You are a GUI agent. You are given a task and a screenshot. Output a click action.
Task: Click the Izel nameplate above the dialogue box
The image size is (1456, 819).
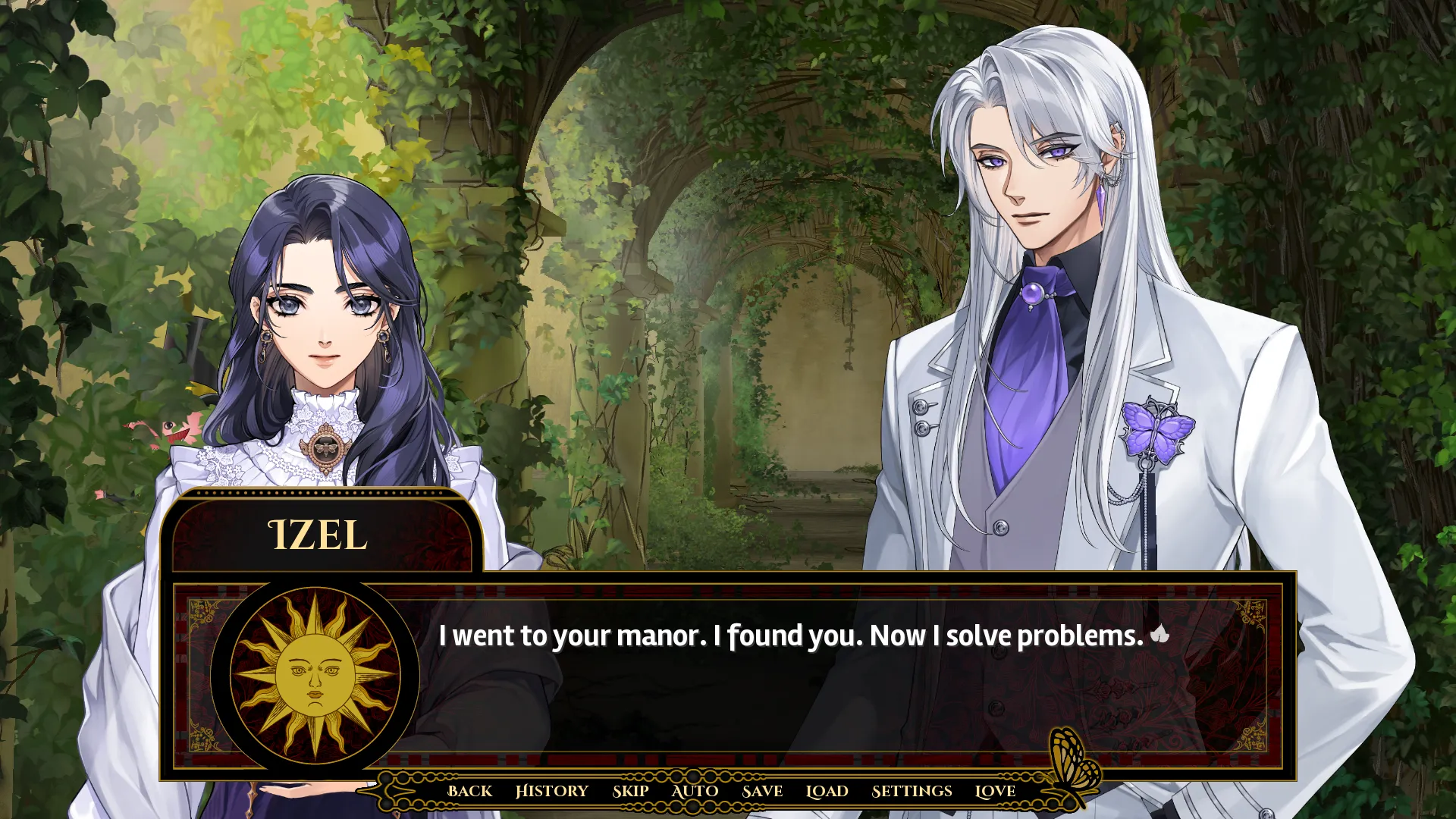[315, 535]
